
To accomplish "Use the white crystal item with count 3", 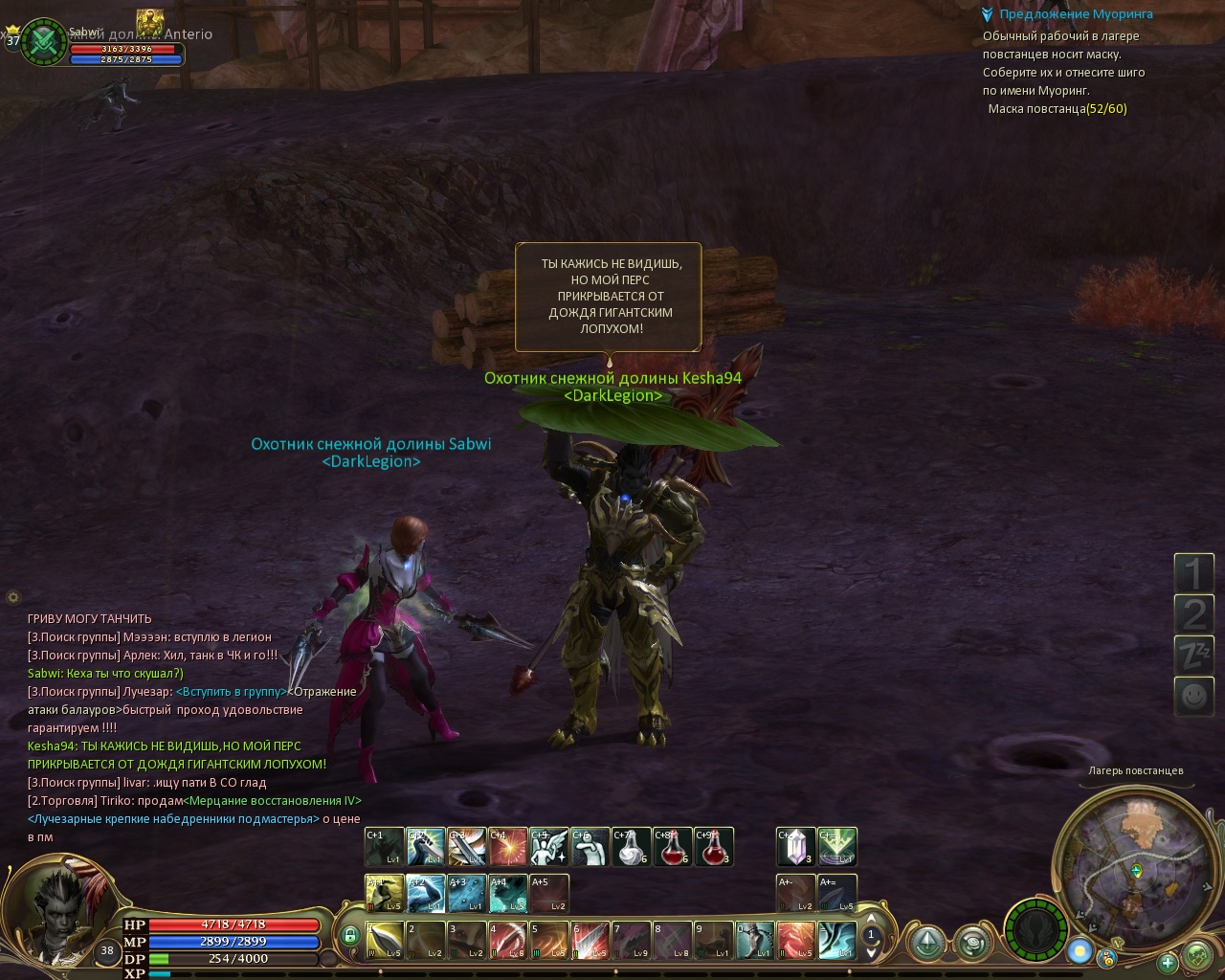I will click(795, 846).
